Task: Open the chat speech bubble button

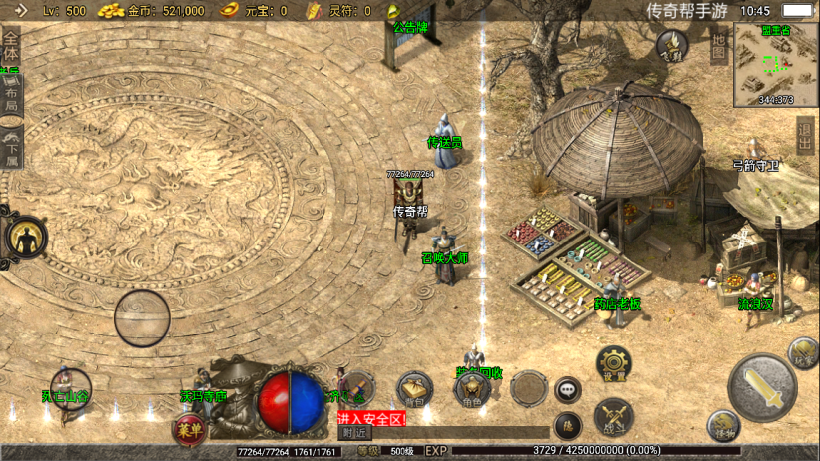Action: (x=568, y=390)
